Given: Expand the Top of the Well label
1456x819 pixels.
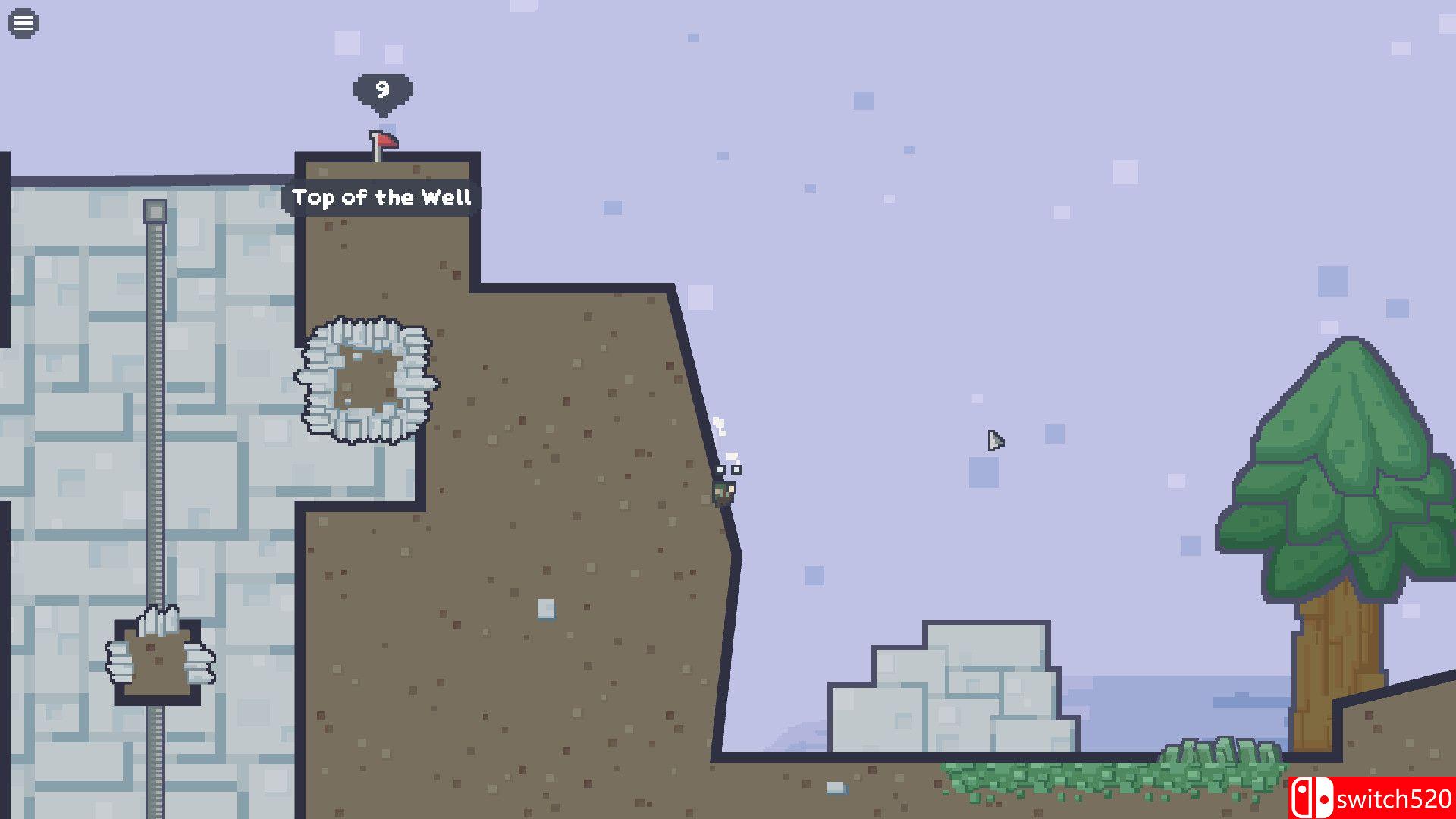Looking at the screenshot, I should point(383,198).
